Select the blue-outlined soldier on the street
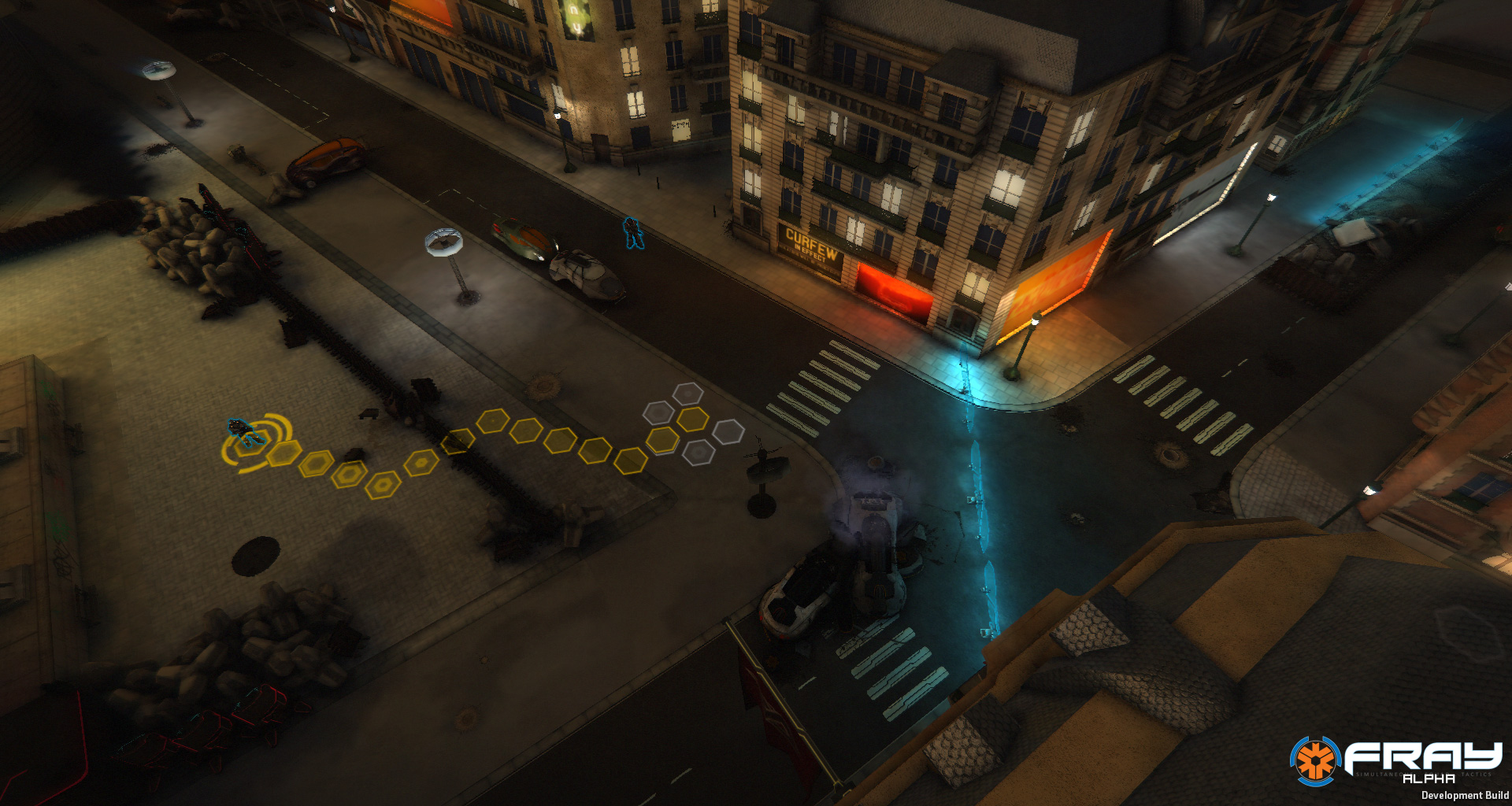 (632, 233)
